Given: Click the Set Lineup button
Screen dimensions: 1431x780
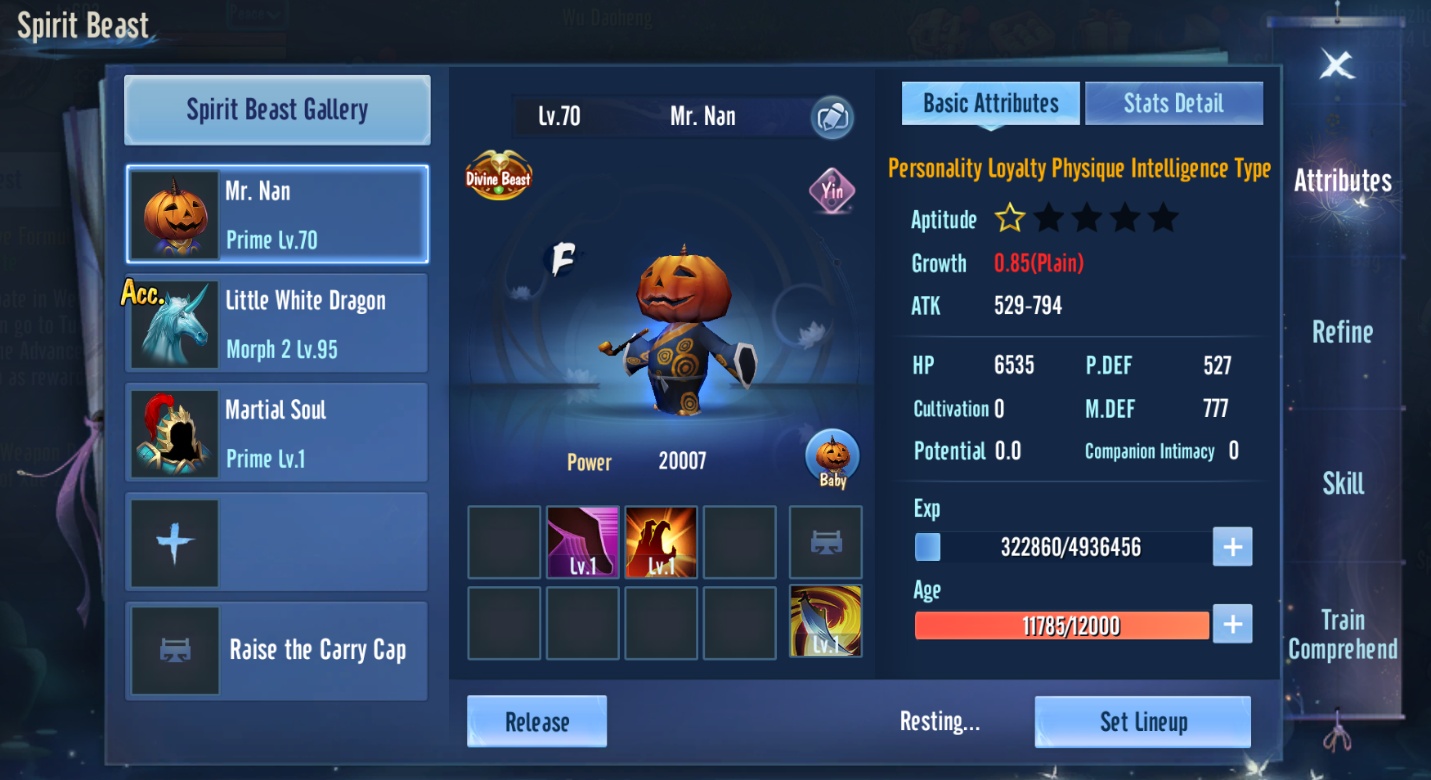Looking at the screenshot, I should [1143, 722].
